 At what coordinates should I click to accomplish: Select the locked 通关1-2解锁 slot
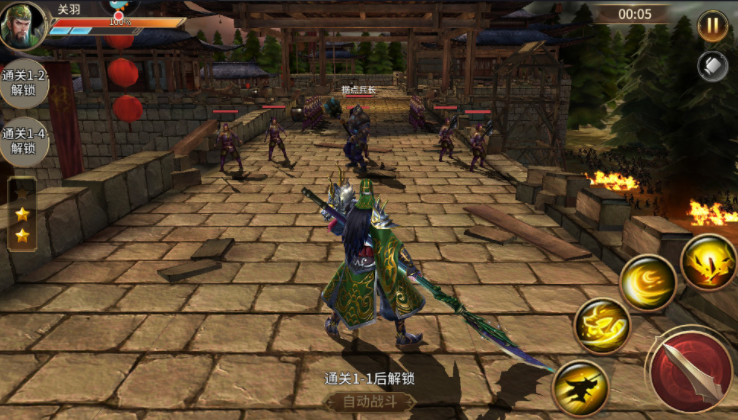tap(23, 83)
